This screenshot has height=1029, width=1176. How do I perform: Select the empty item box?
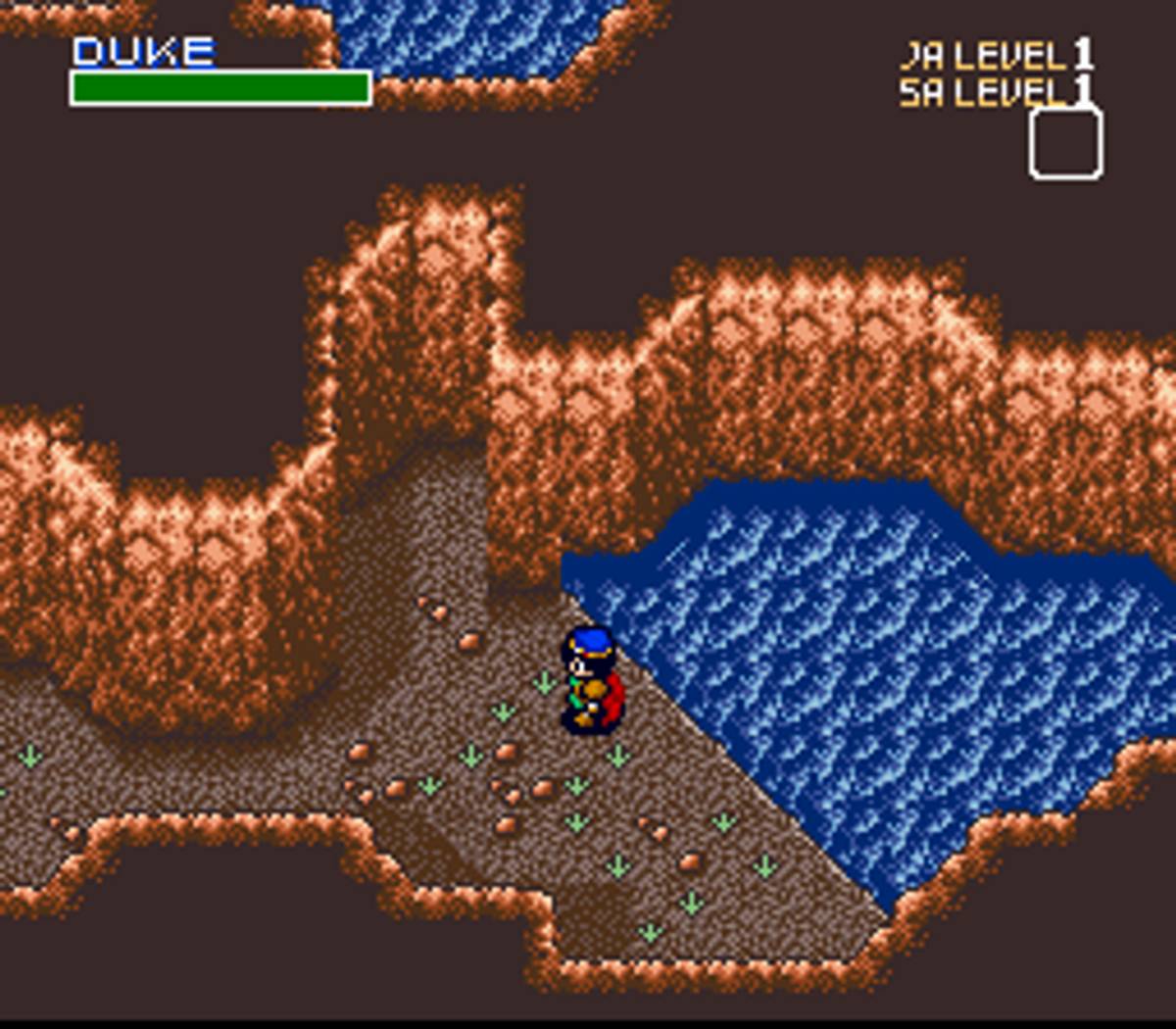pyautogui.click(x=1065, y=144)
